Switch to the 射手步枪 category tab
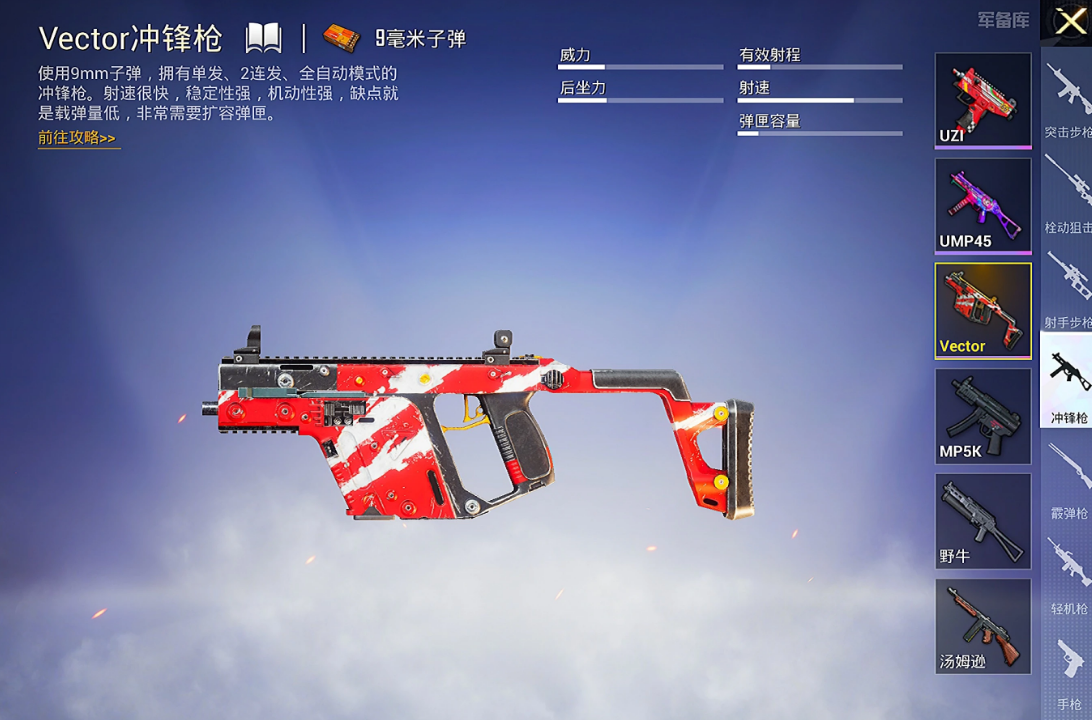Viewport: 1092px width, 720px height. [x=1067, y=290]
